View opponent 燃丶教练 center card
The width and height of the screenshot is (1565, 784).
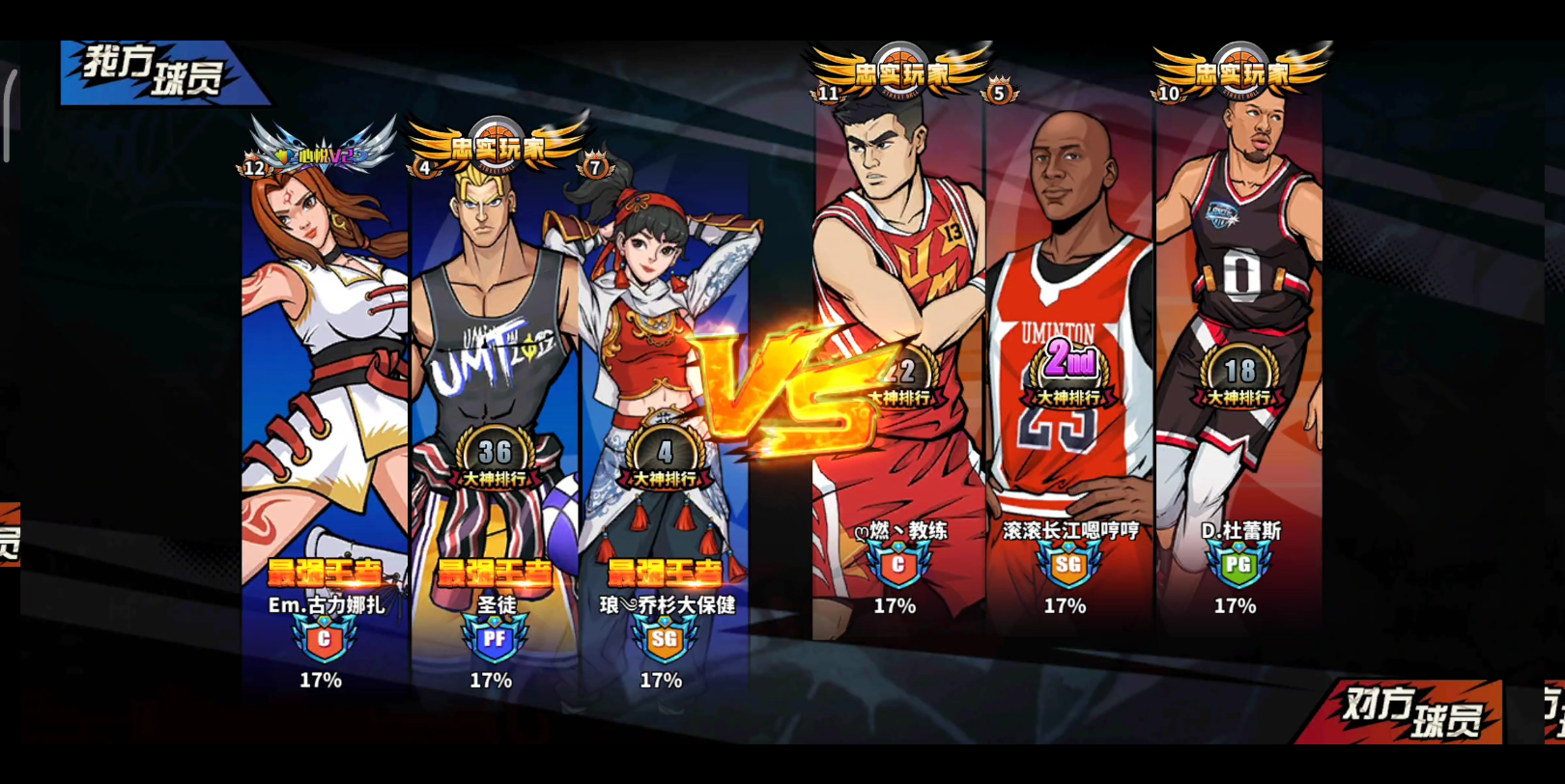[x=896, y=367]
